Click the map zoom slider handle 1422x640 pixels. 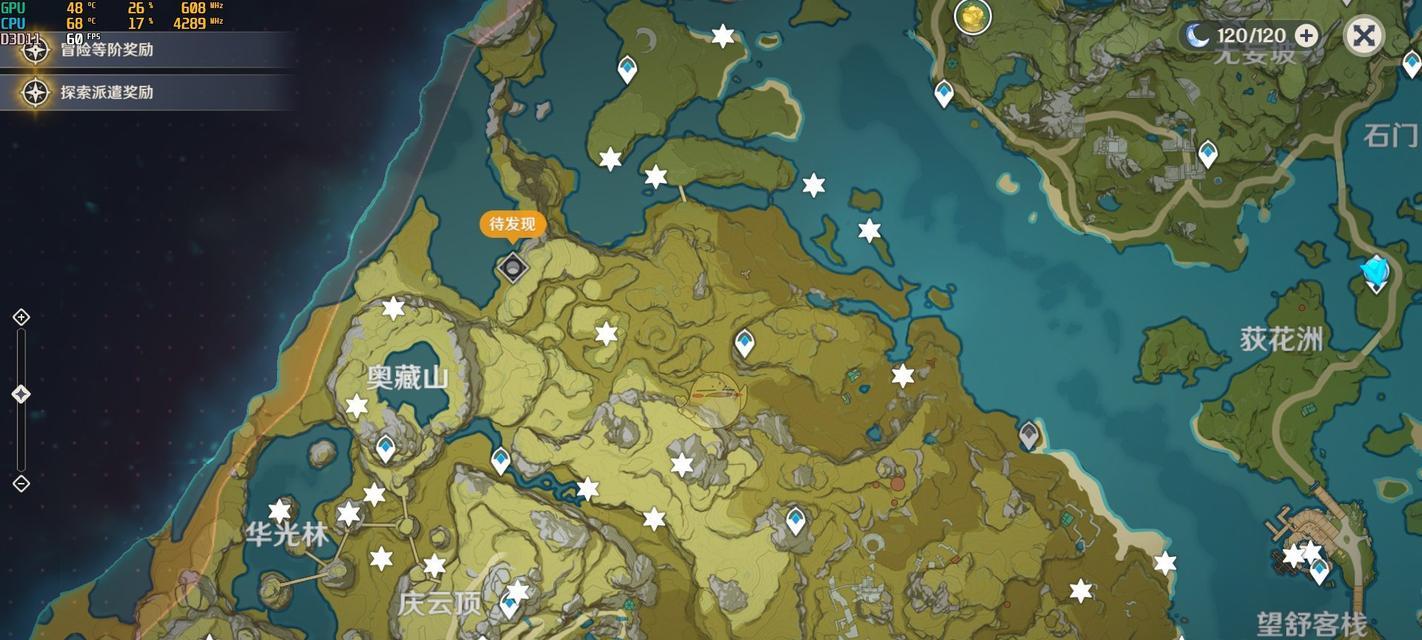point(21,394)
